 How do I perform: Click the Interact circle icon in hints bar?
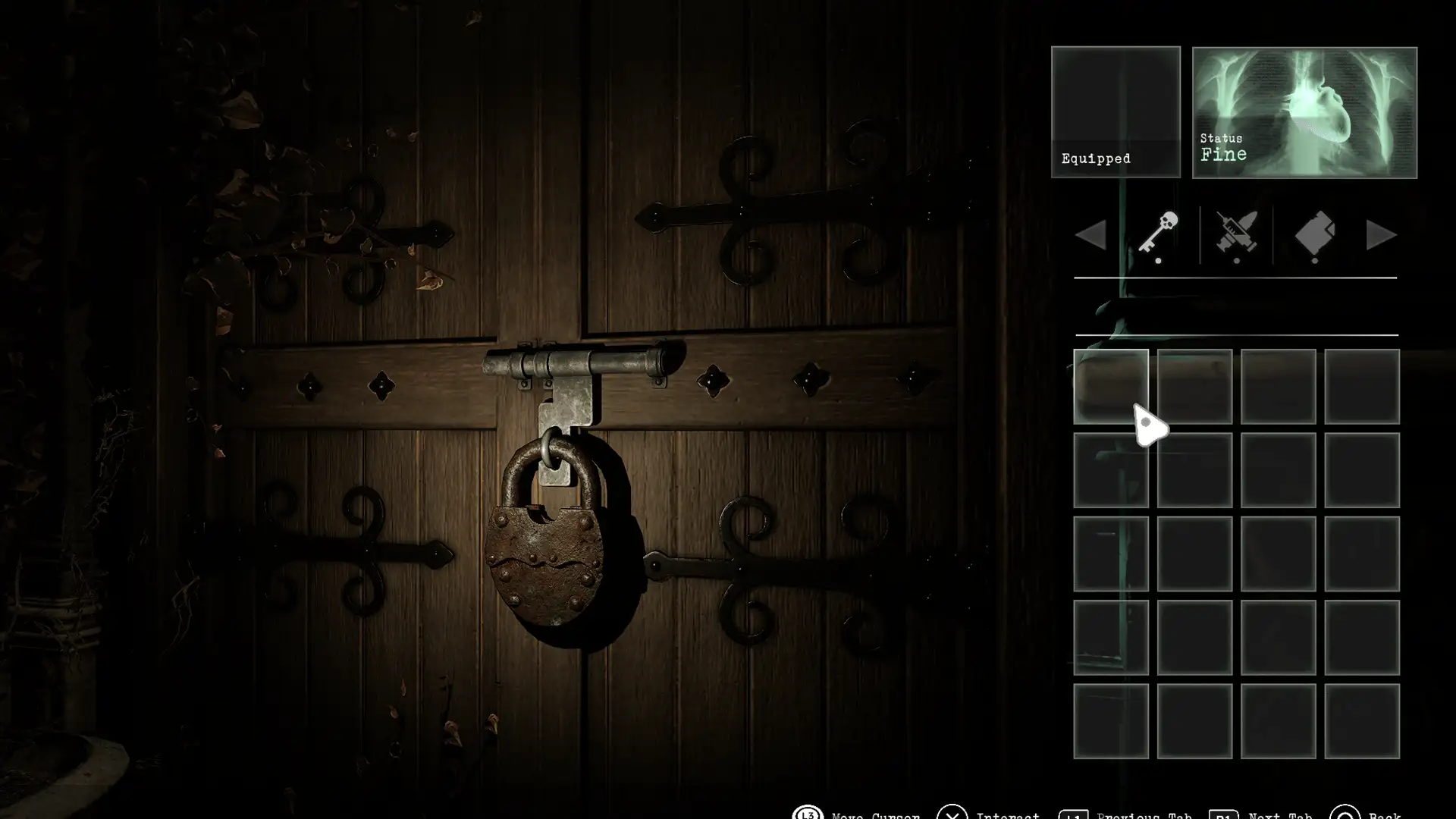(x=954, y=813)
